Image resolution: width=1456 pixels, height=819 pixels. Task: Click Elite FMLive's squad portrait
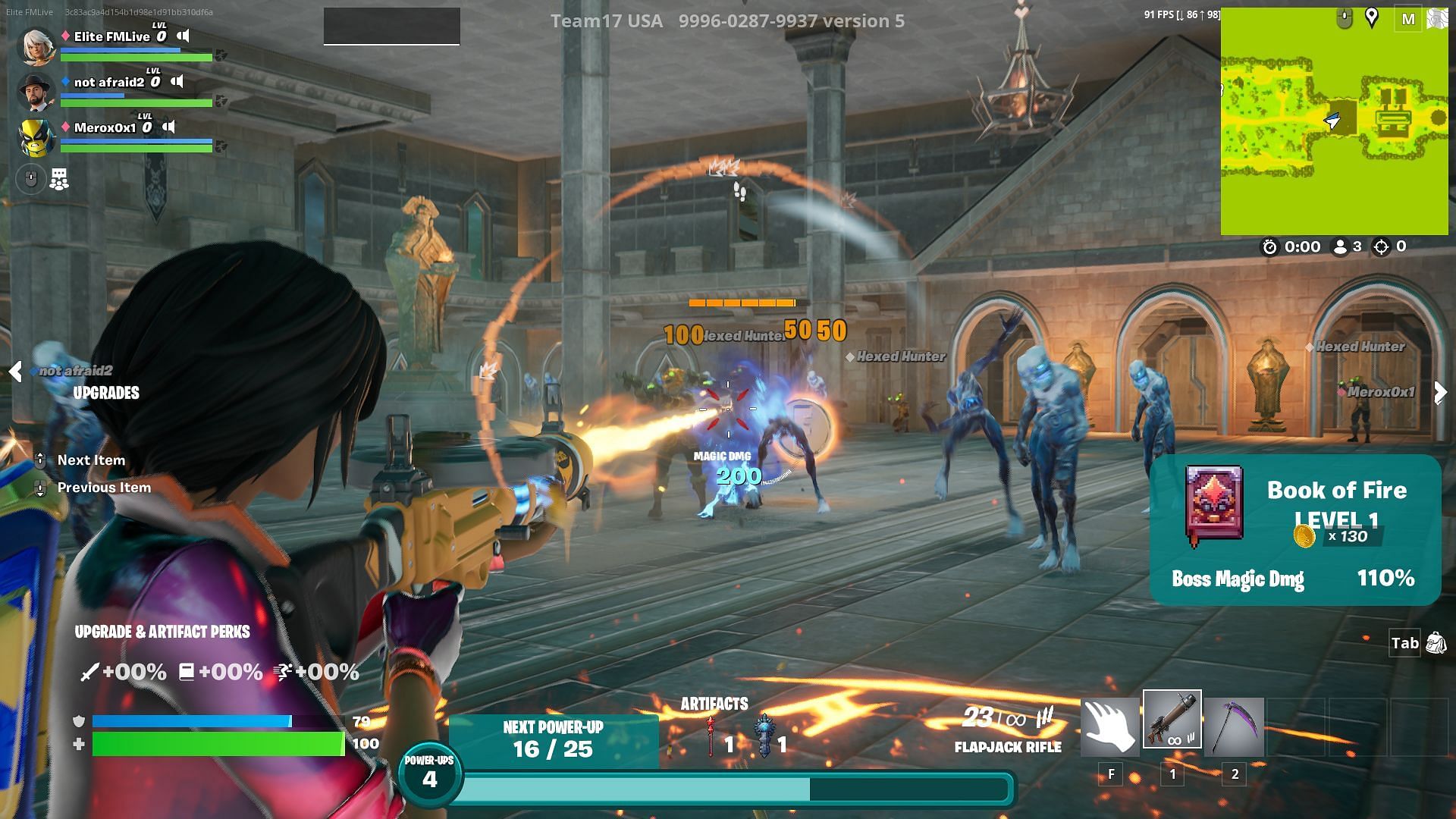(36, 45)
